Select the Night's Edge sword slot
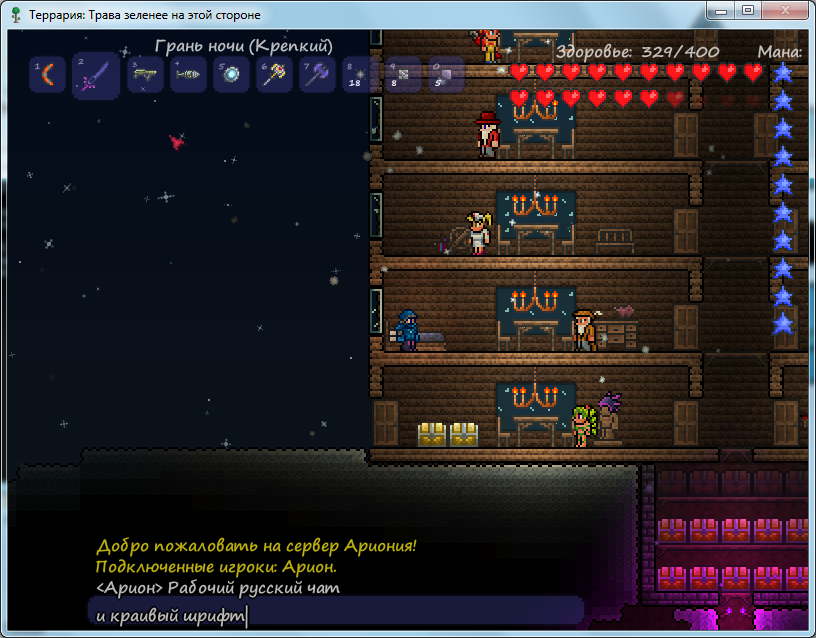This screenshot has width=816, height=638. (x=96, y=75)
